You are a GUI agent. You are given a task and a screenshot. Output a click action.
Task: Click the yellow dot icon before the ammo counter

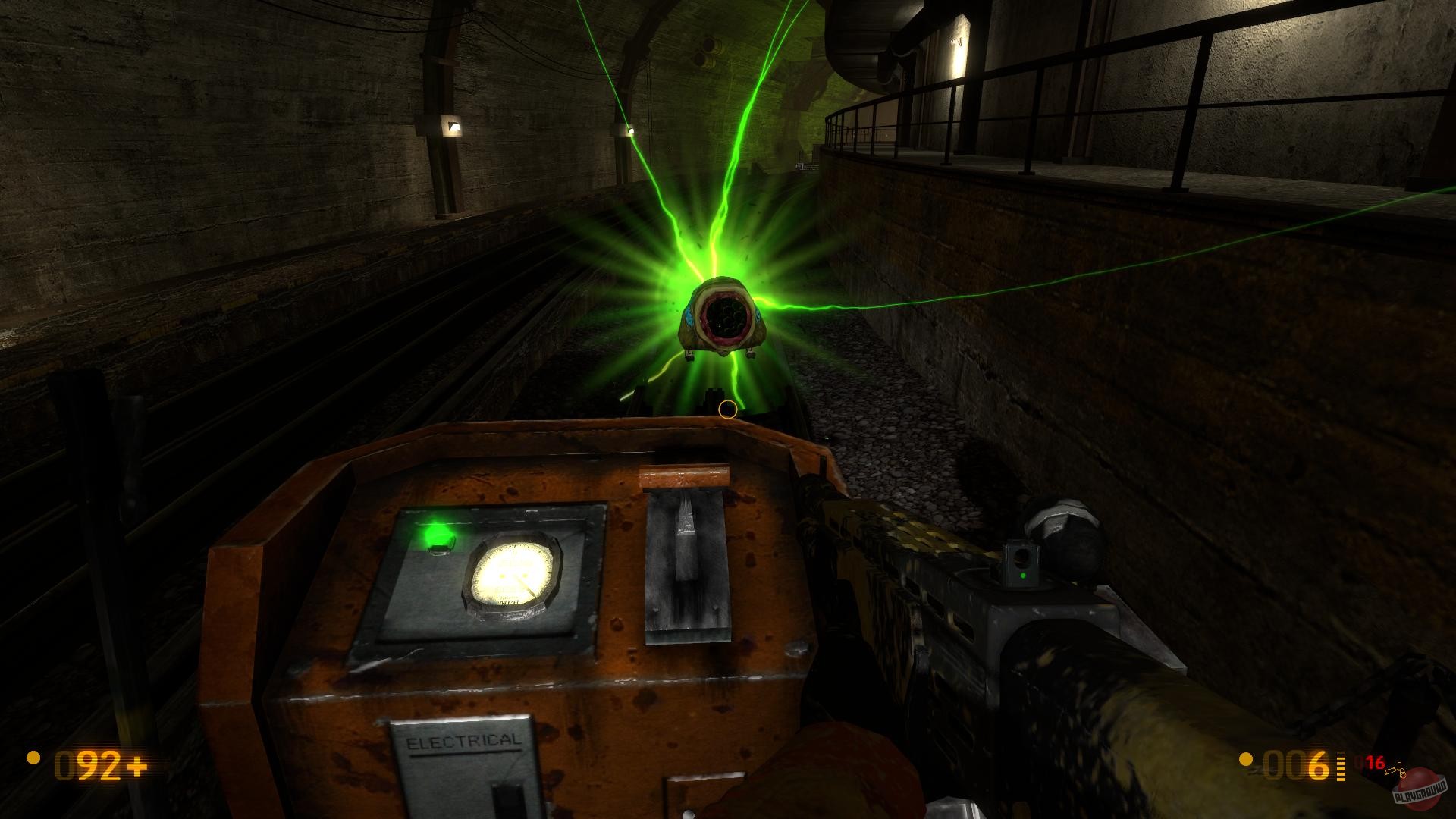pyautogui.click(x=1245, y=760)
